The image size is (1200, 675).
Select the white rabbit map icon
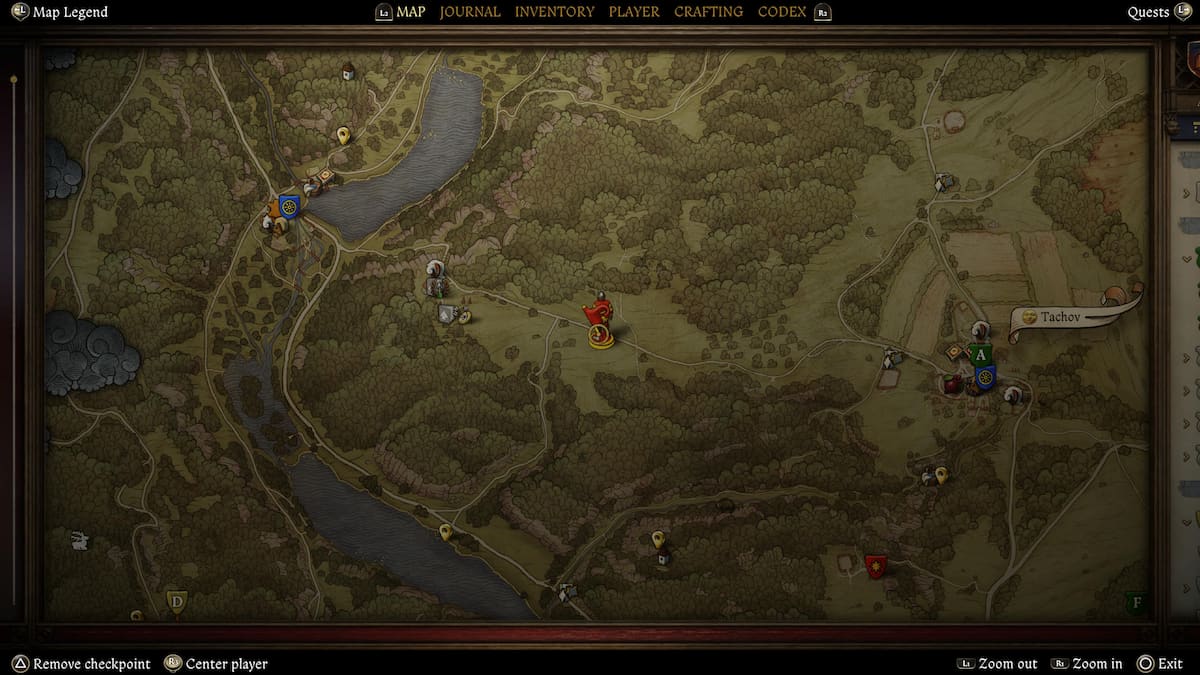80,541
